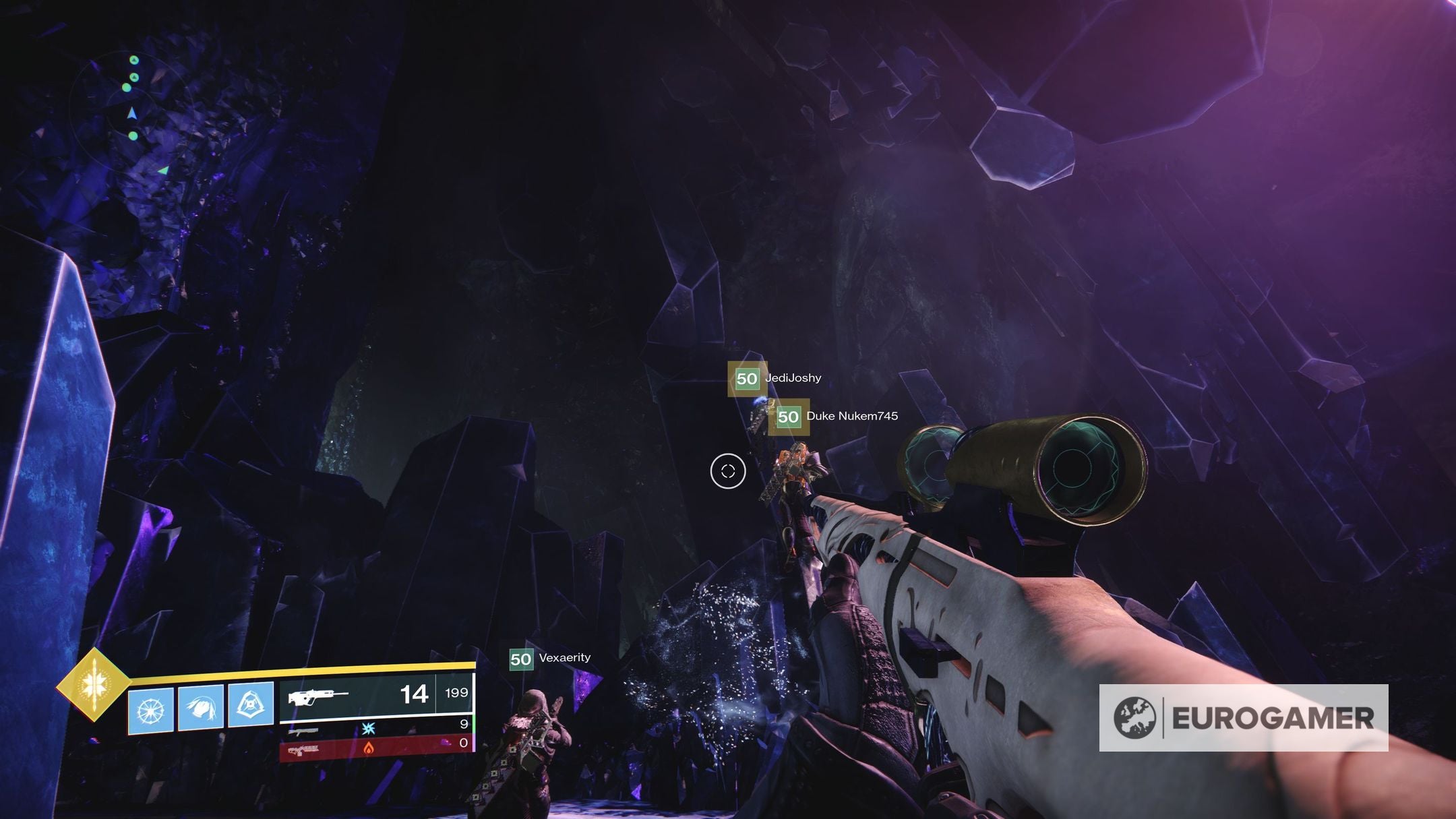Select JediJoshy's player nameplate
This screenshot has height=819, width=1456.
775,378
